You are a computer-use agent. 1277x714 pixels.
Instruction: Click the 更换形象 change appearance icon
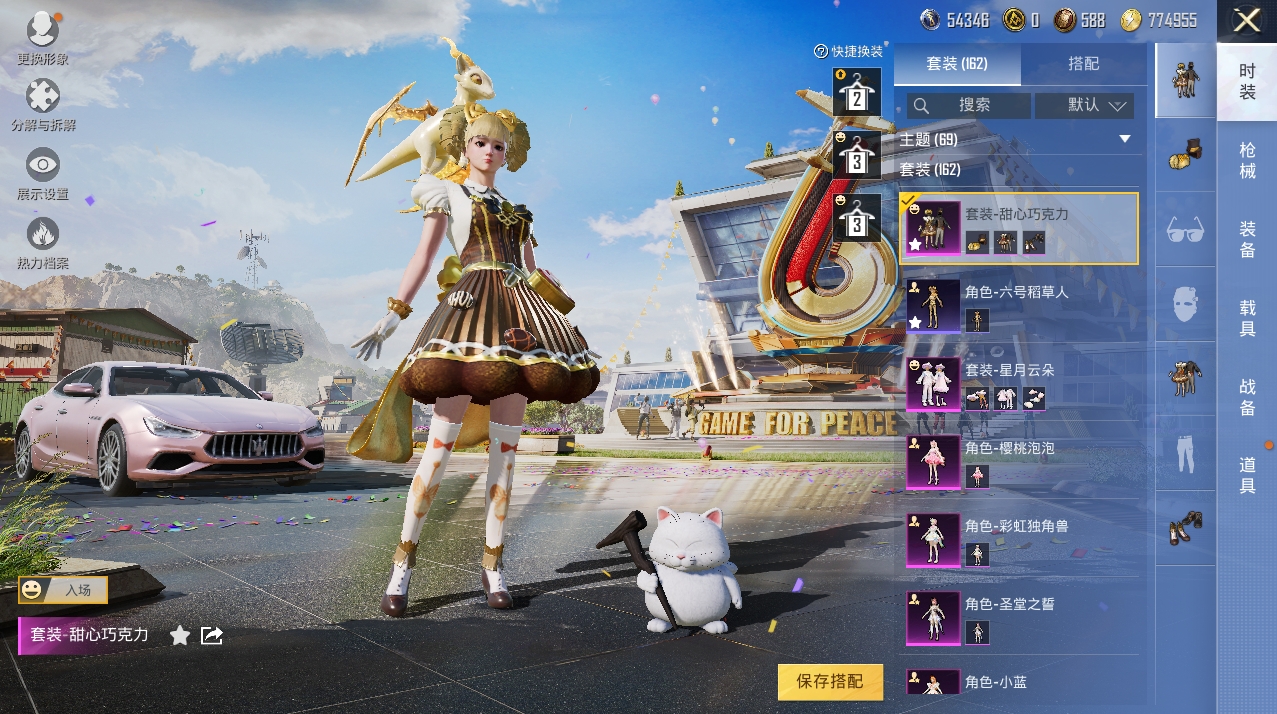[42, 38]
